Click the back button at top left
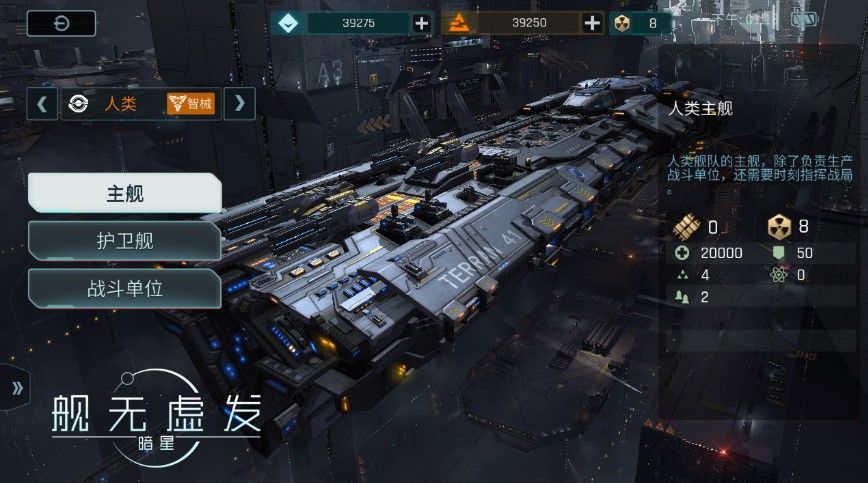Viewport: 868px width, 483px height. 61,24
